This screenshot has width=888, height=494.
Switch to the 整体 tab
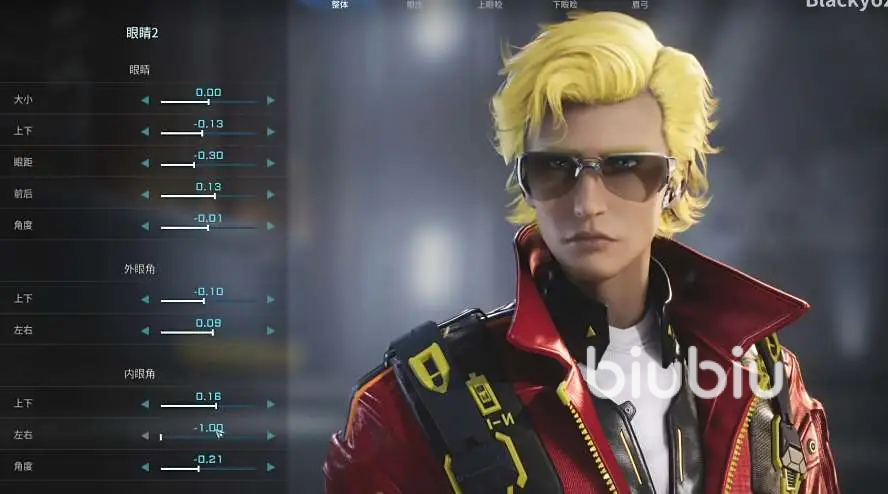pos(340,5)
